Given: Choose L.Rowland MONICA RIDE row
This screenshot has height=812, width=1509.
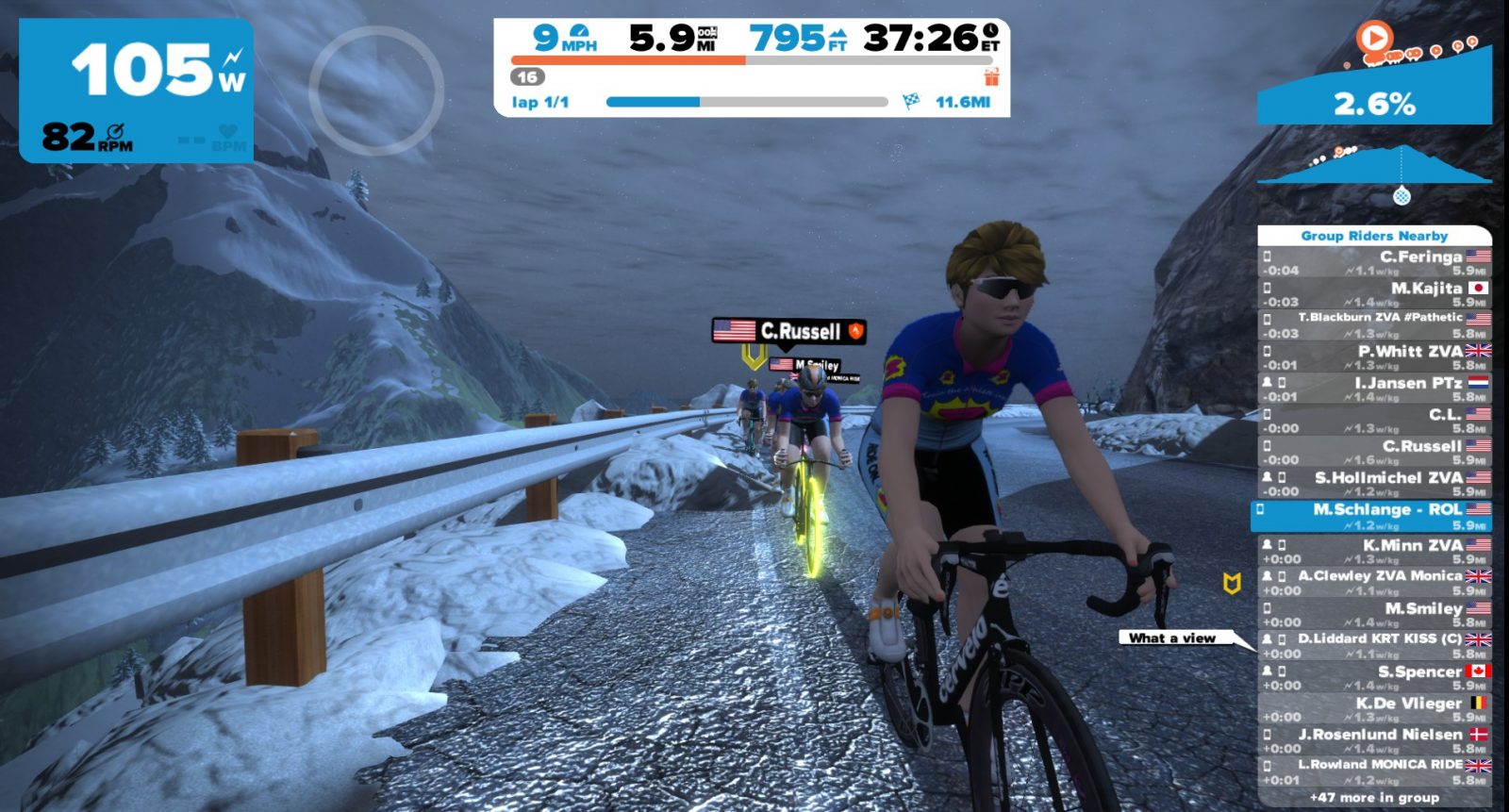Looking at the screenshot, I should click(x=1374, y=771).
